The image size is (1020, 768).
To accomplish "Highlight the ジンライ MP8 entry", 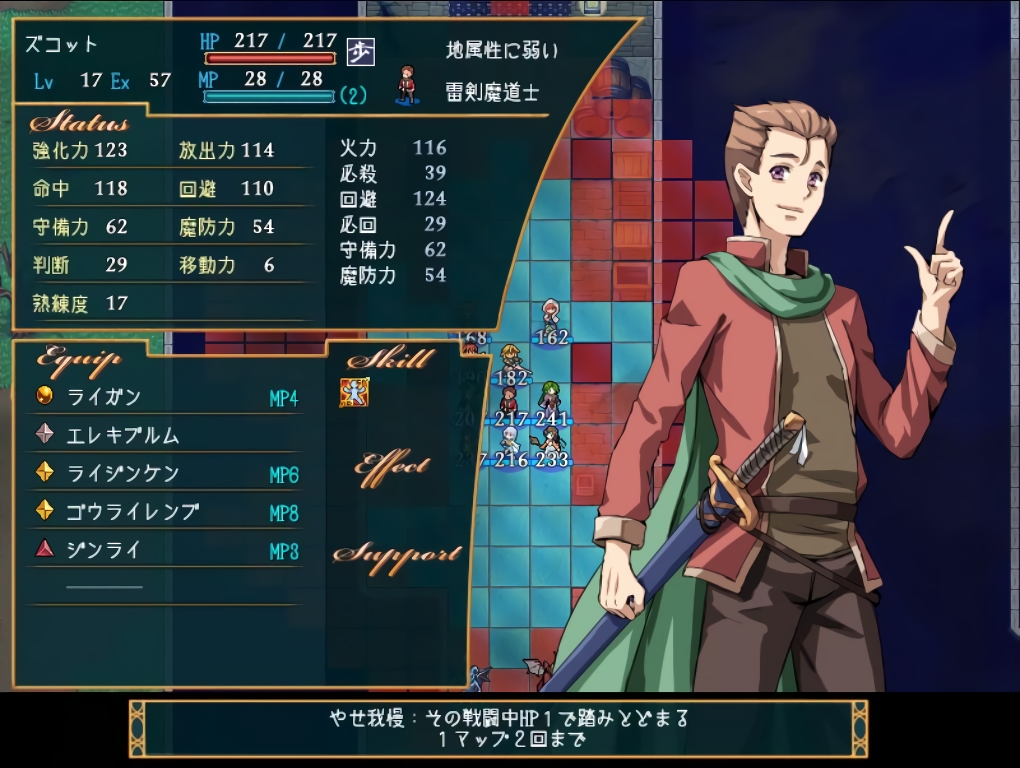I will tap(166, 550).
